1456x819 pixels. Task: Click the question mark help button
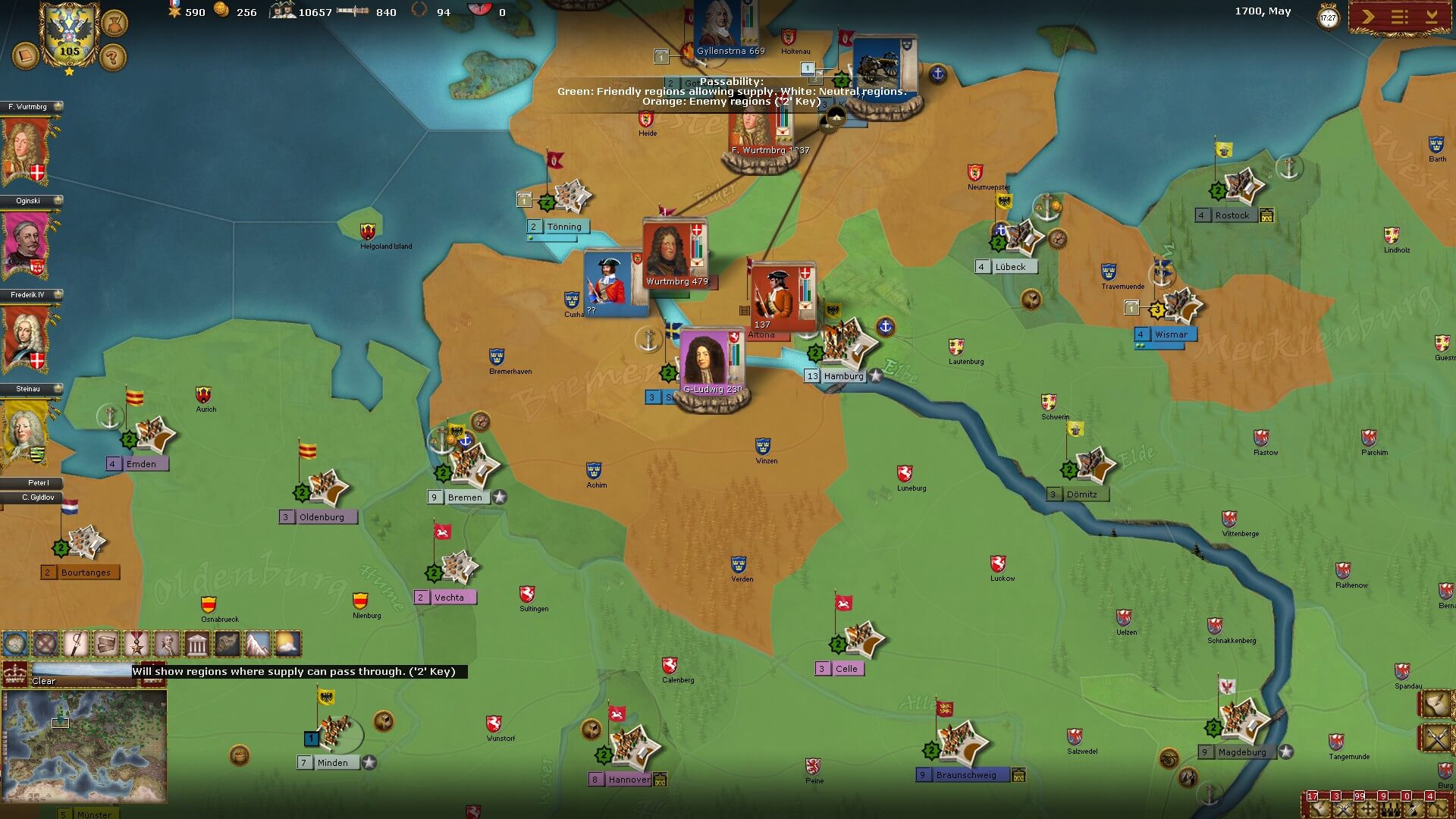[113, 56]
